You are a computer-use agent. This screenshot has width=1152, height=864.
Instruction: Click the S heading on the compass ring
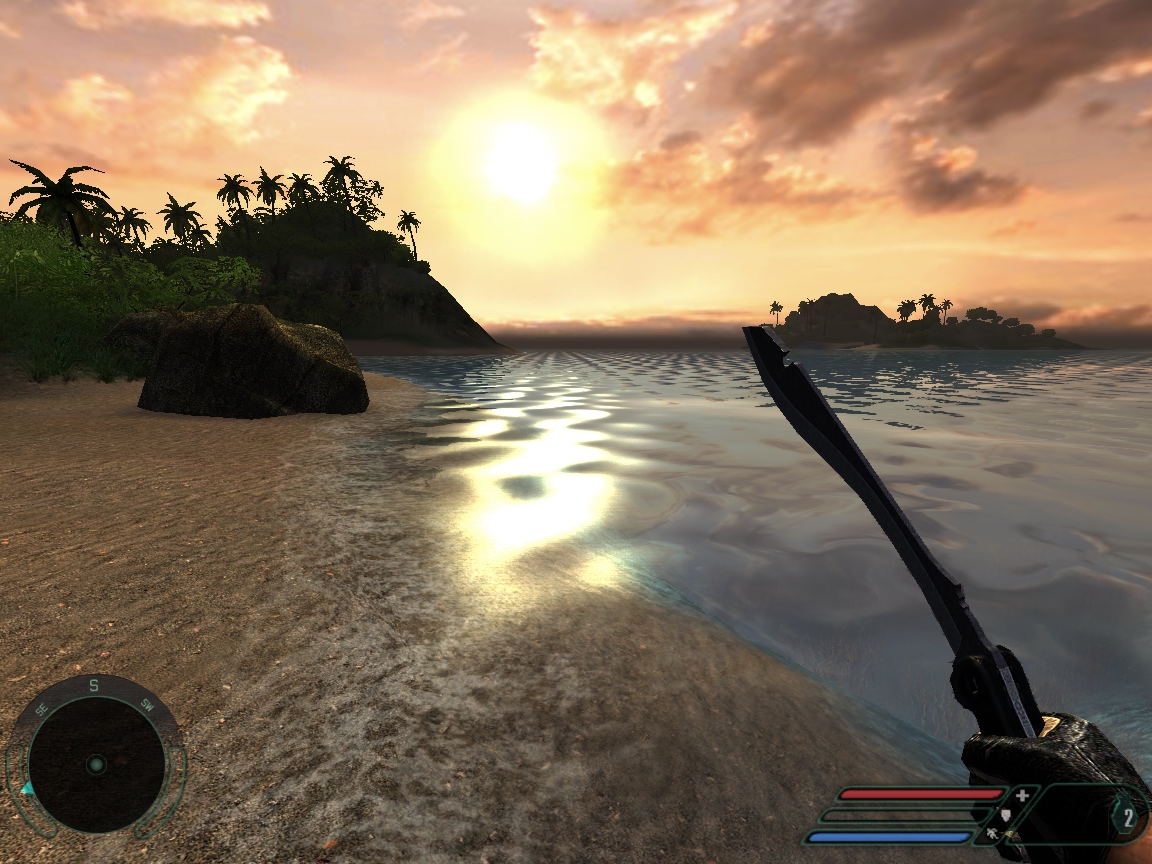point(94,685)
